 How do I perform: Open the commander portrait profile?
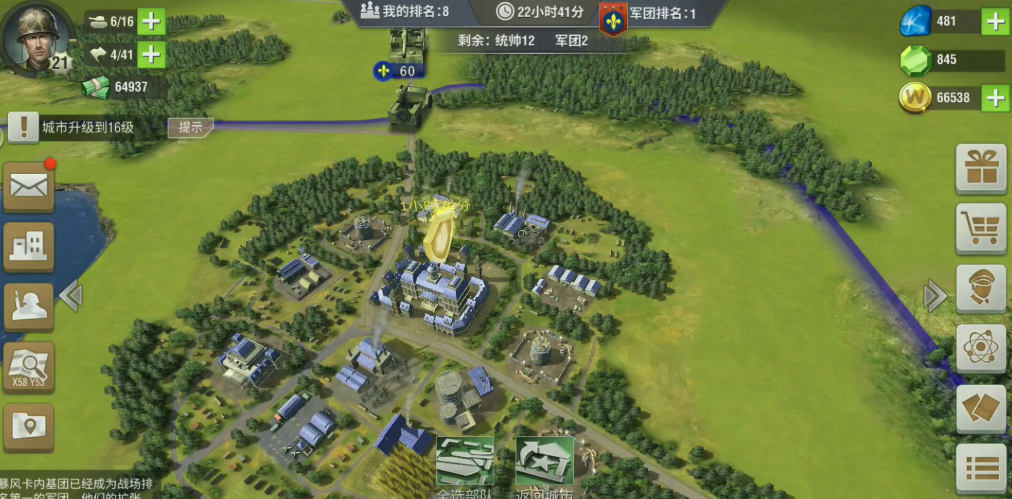(38, 37)
